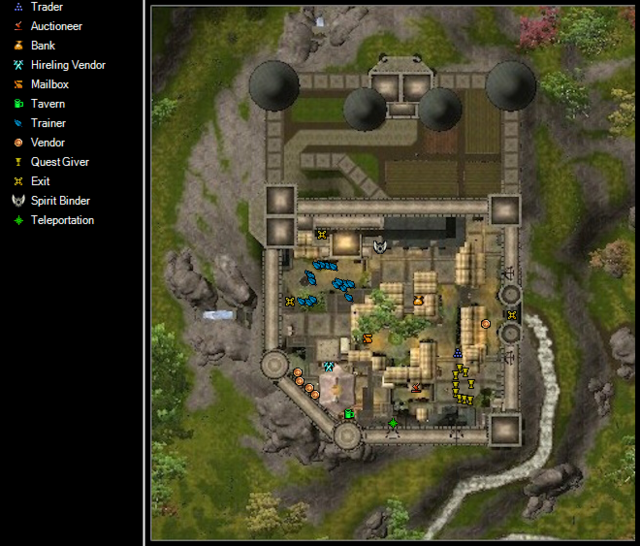Click the green tavern mug map marker

point(349,413)
